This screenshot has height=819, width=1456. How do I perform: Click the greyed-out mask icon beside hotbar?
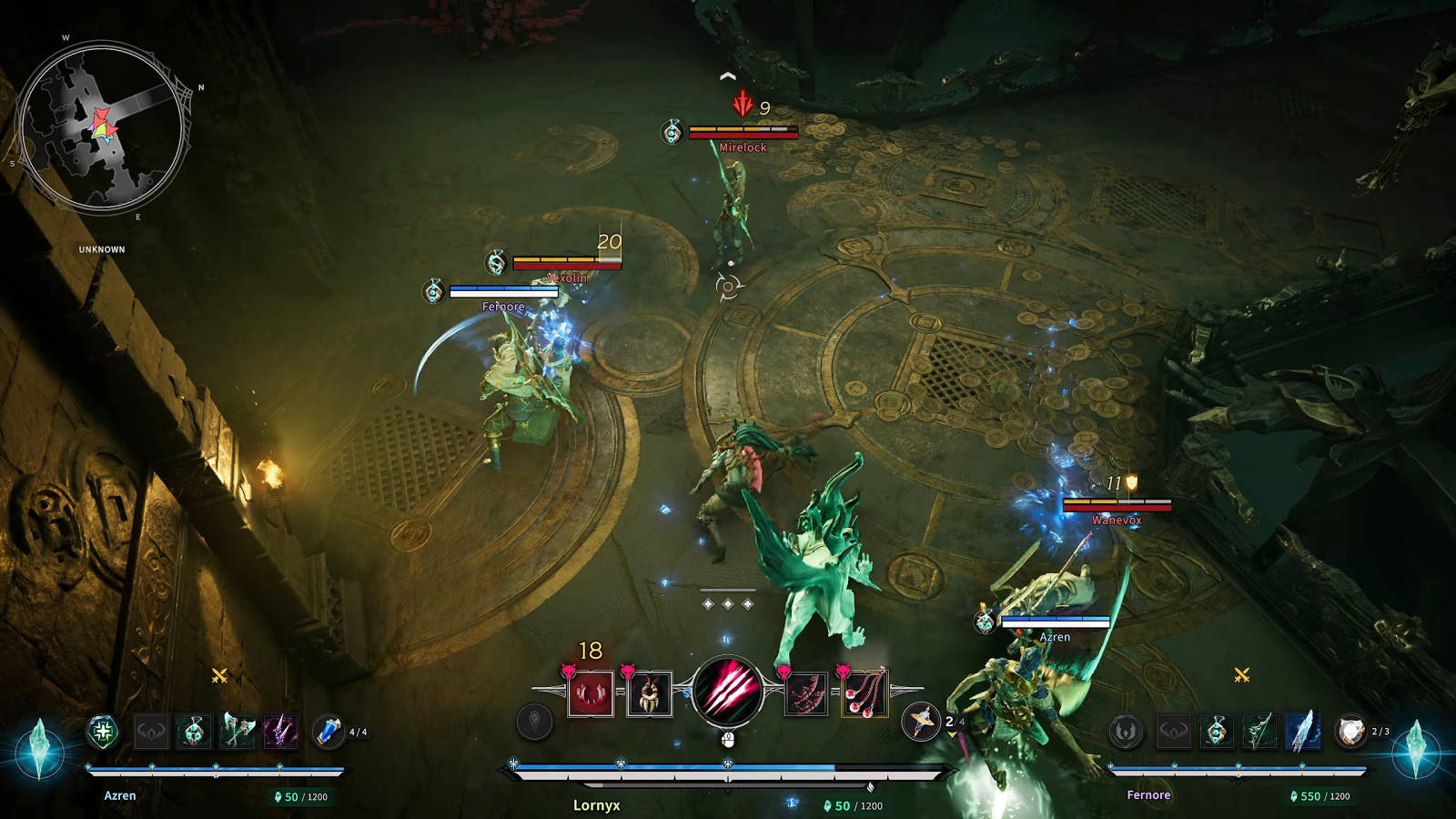click(534, 722)
